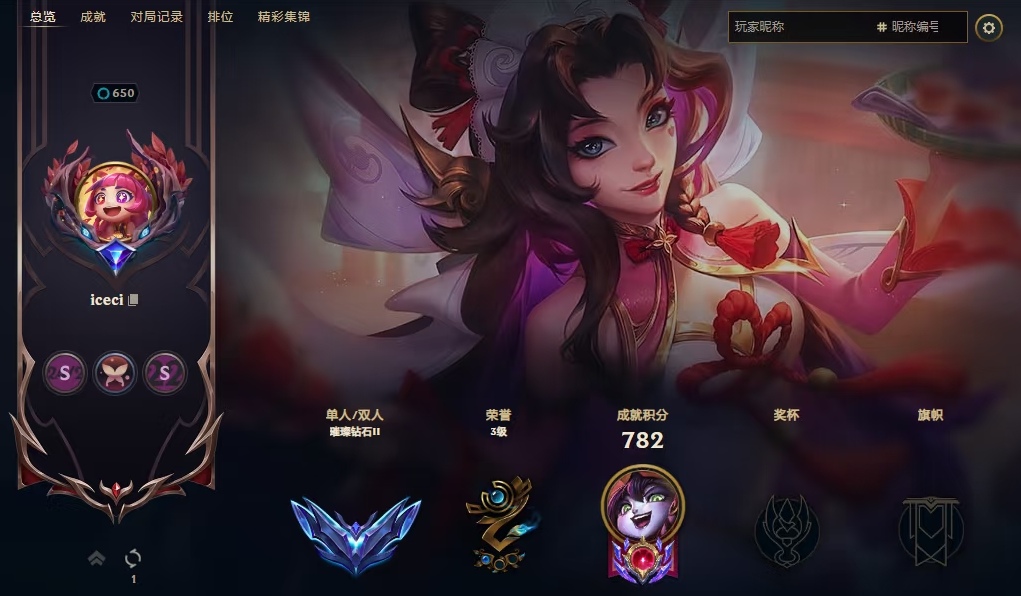Select the 排位 ranked tab

220,17
